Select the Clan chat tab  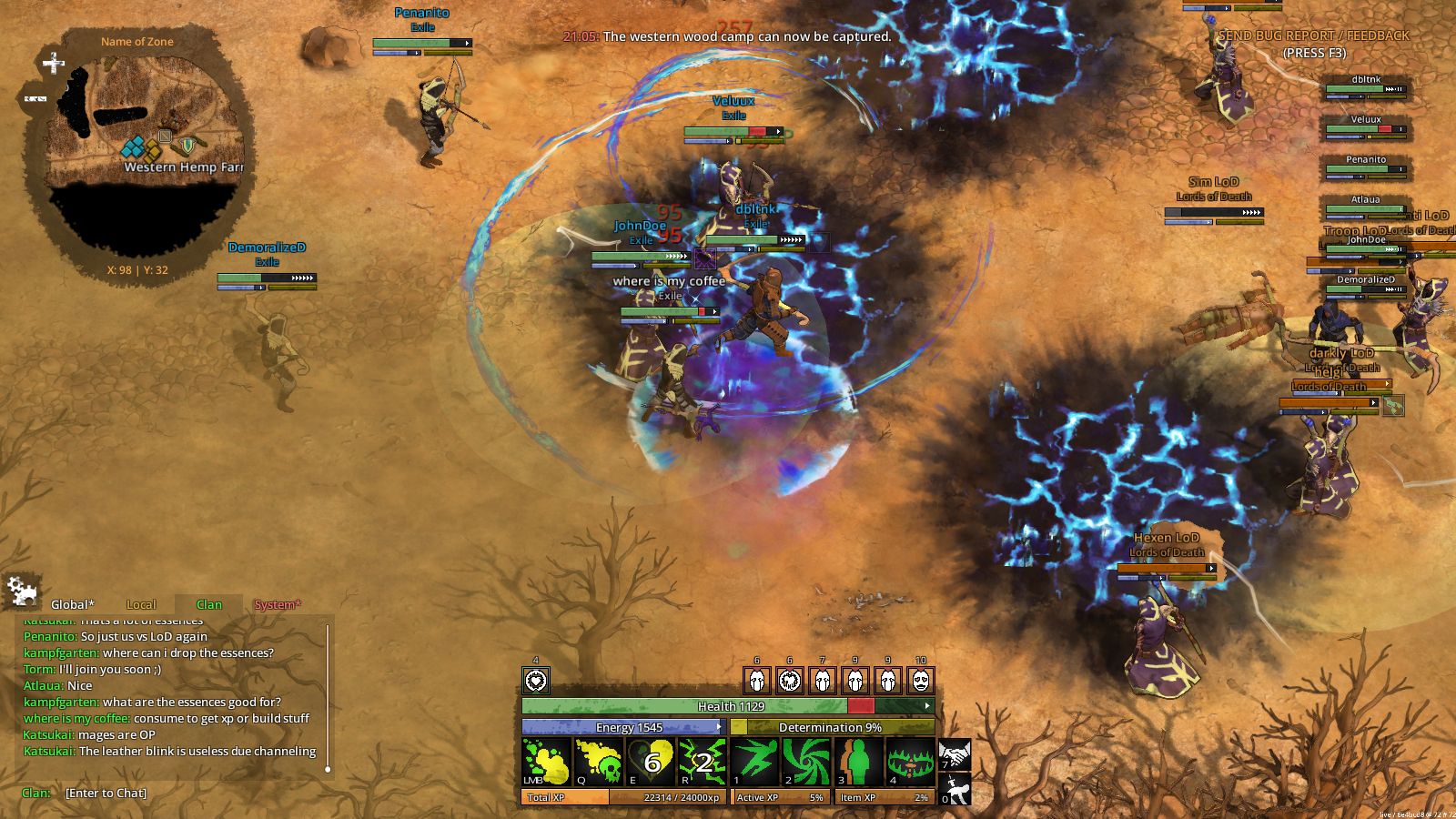pyautogui.click(x=208, y=604)
